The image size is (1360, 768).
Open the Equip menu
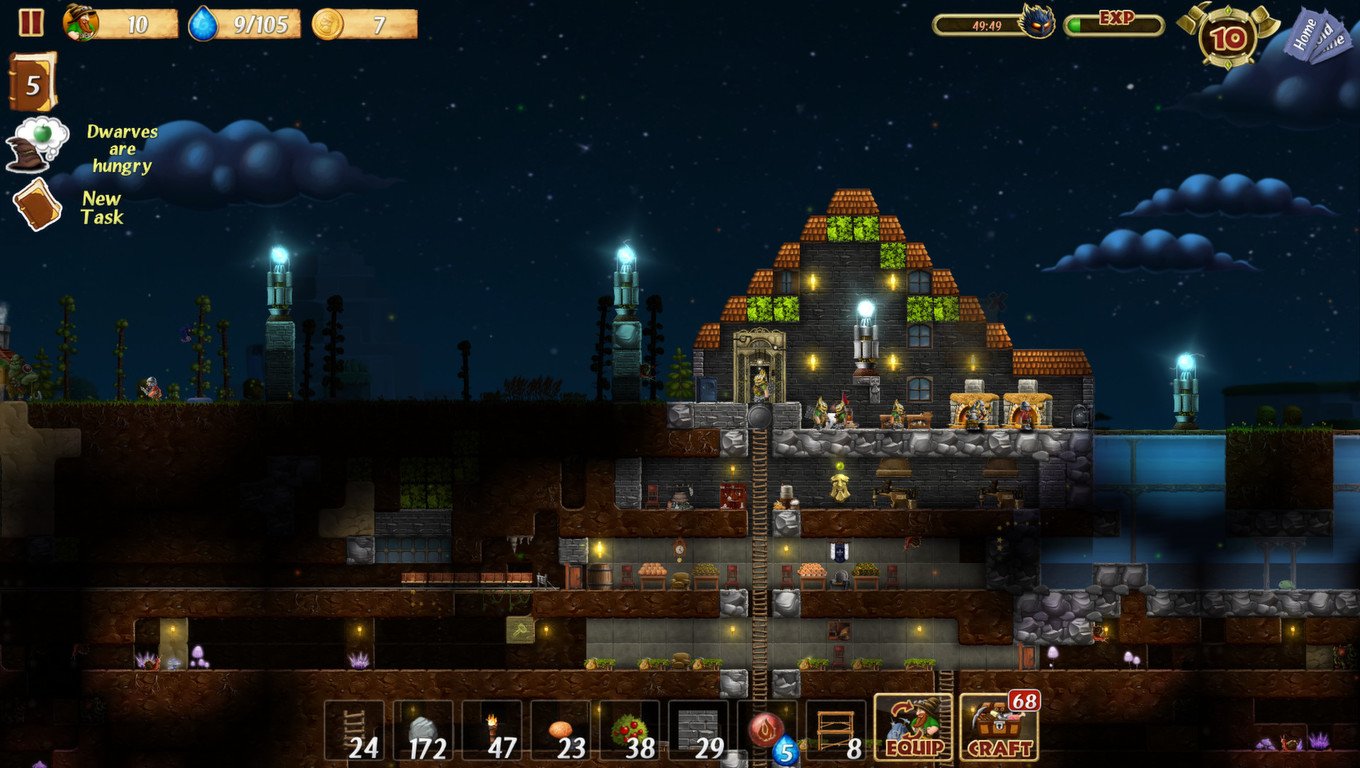coord(913,728)
